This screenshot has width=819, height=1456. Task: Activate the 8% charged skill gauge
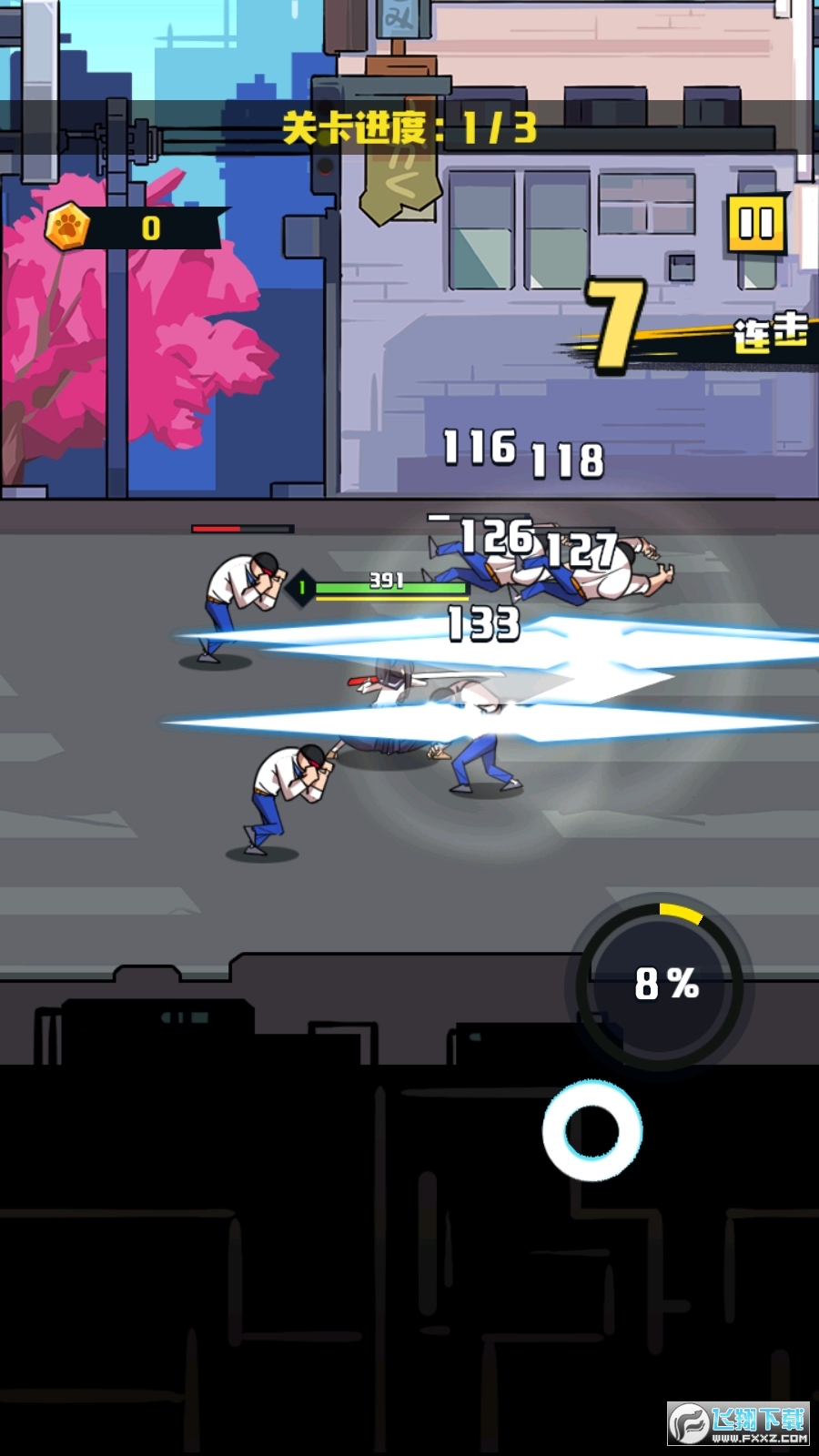click(x=664, y=984)
